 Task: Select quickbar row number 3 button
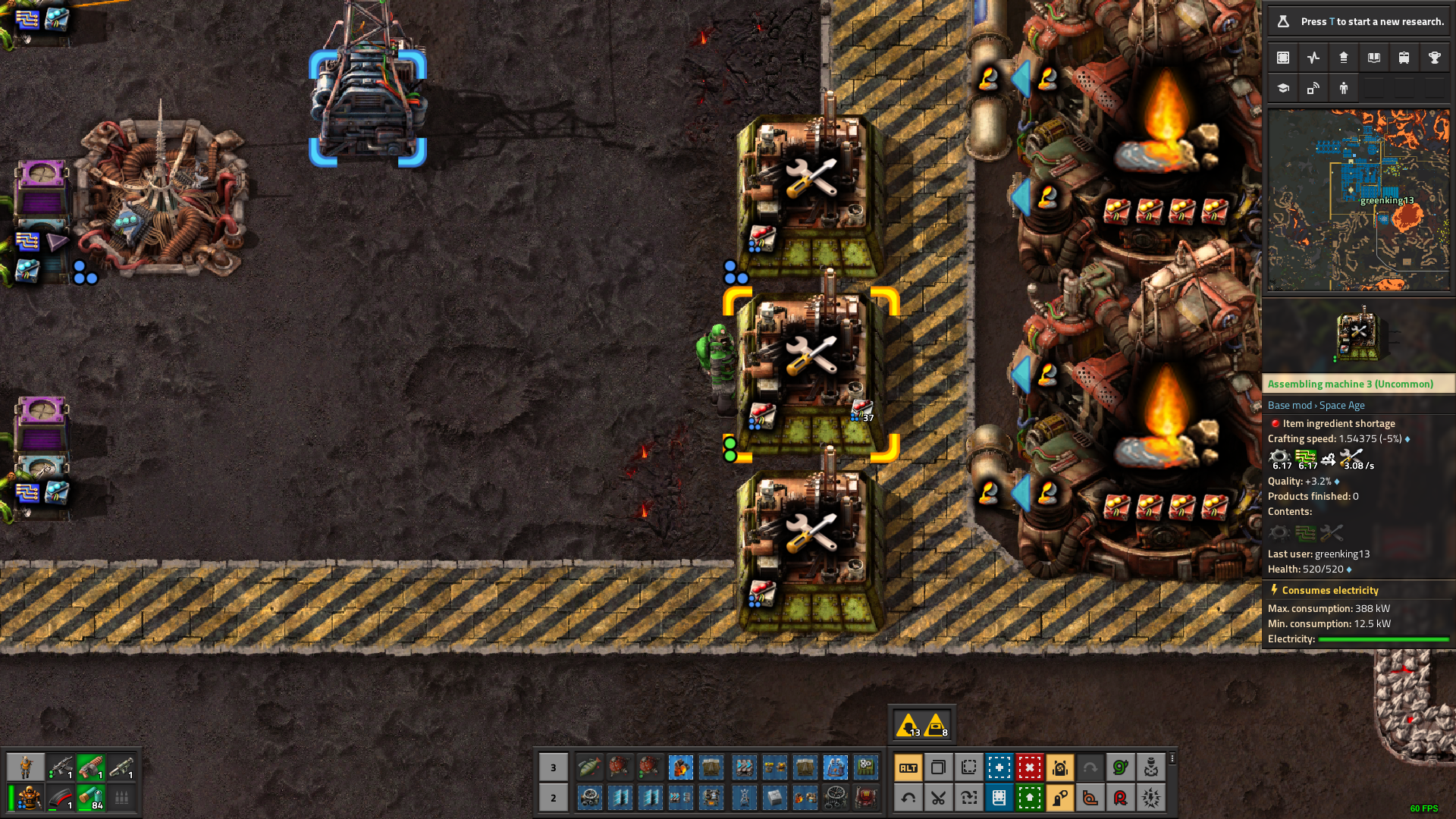pos(553,767)
